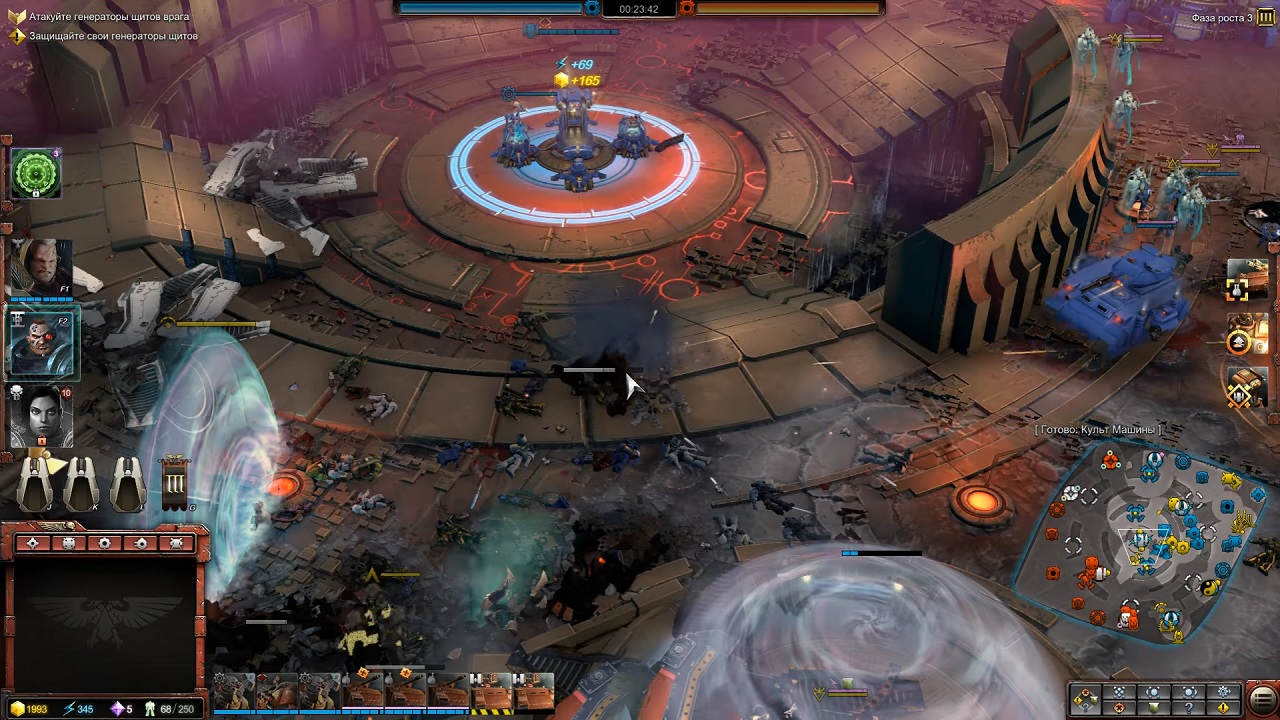Activate the green circular ability icon
The image size is (1280, 720).
click(x=37, y=175)
